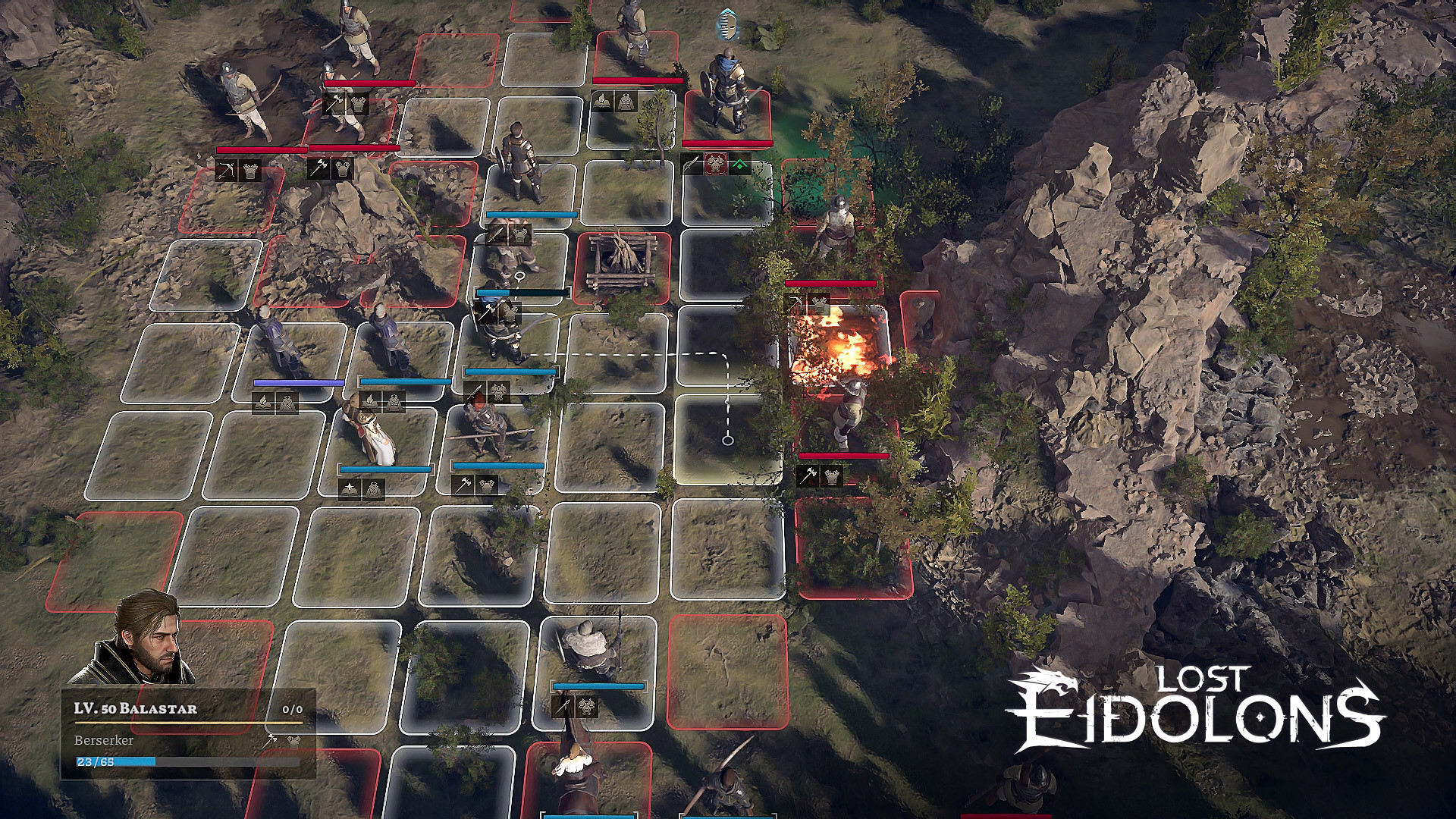This screenshot has width=1456, height=819.
Task: Click the staff icon under the white-robed priest
Action: (350, 489)
